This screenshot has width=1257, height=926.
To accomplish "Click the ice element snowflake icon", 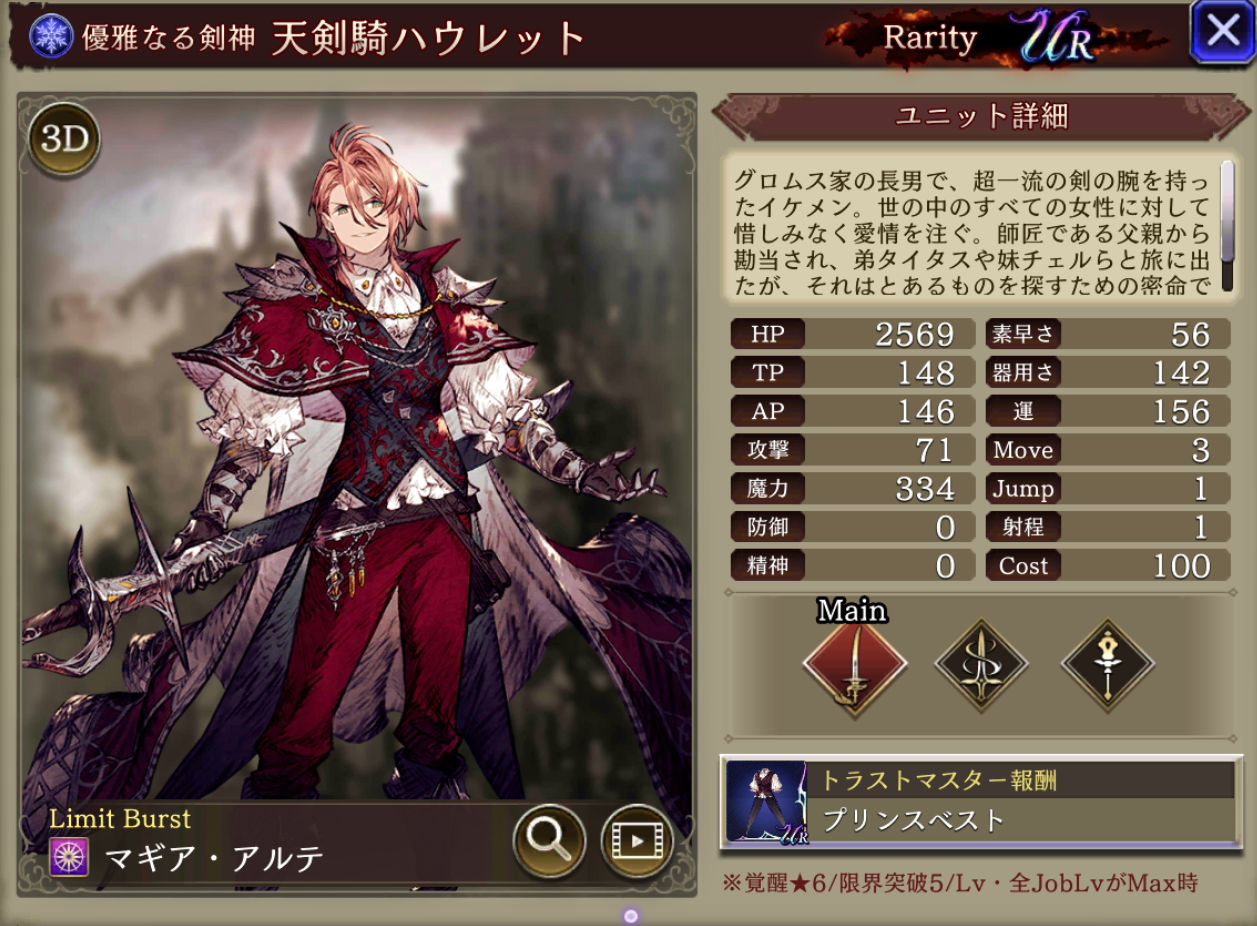I will pyautogui.click(x=49, y=36).
